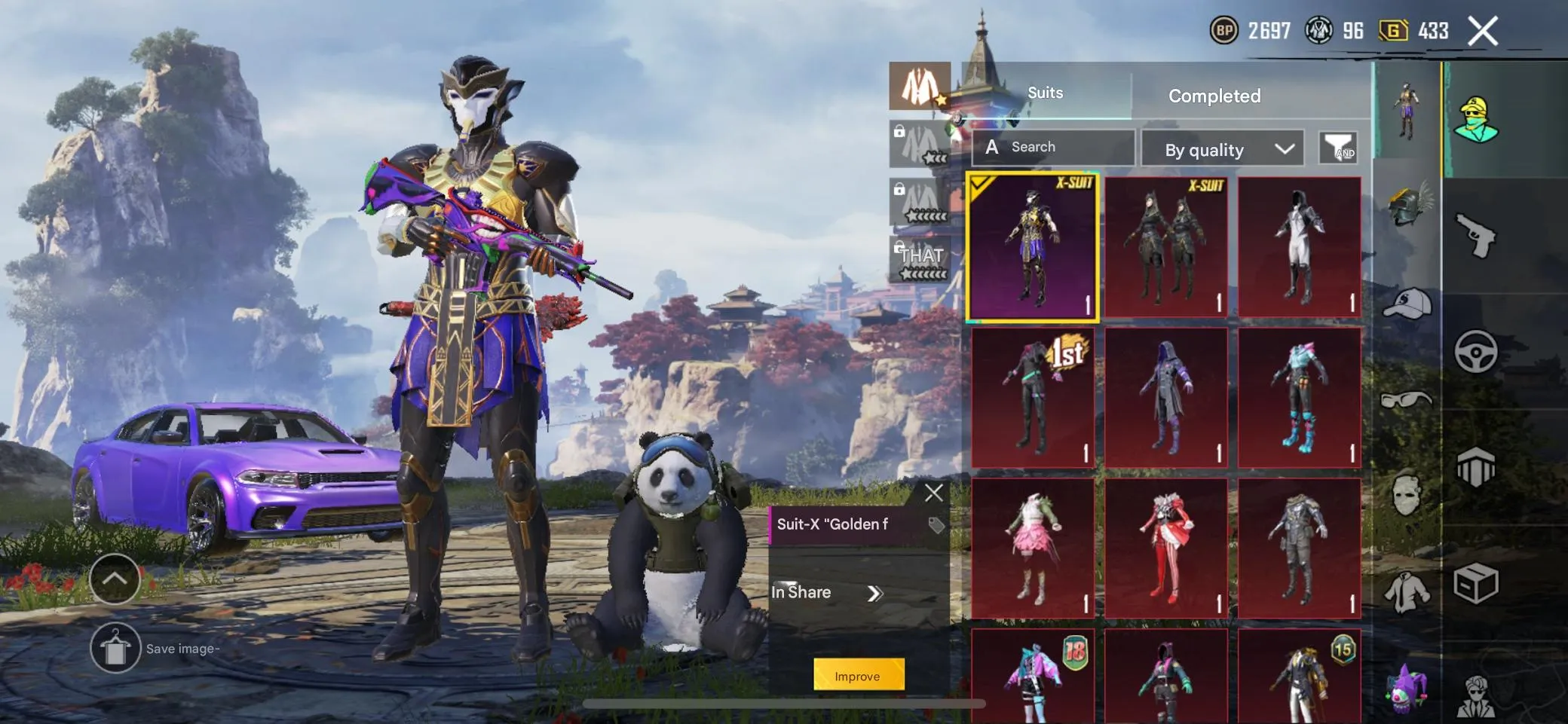Click the hanger Save image icon

114,646
